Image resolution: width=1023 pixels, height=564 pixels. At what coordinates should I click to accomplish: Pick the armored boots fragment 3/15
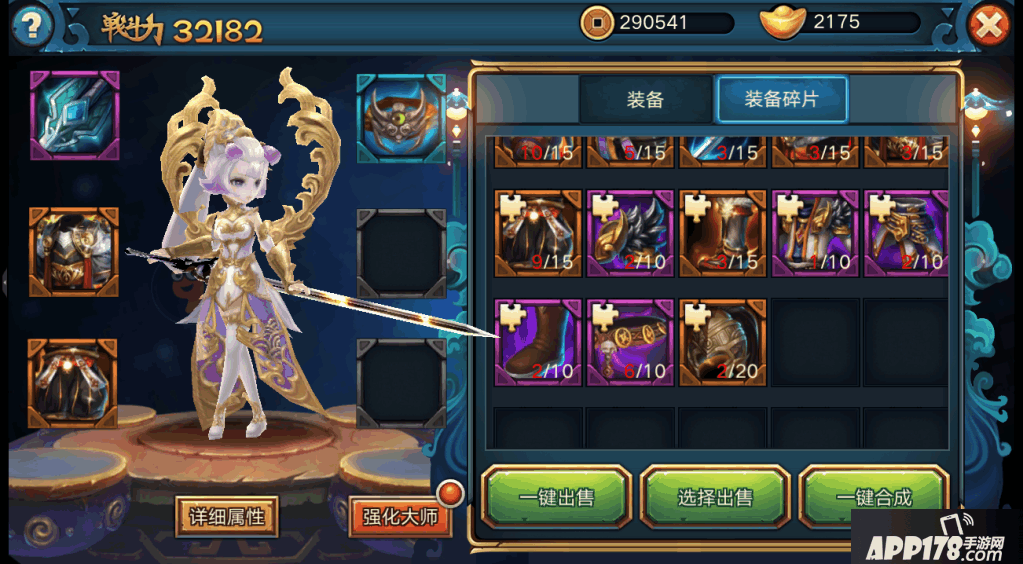click(722, 233)
